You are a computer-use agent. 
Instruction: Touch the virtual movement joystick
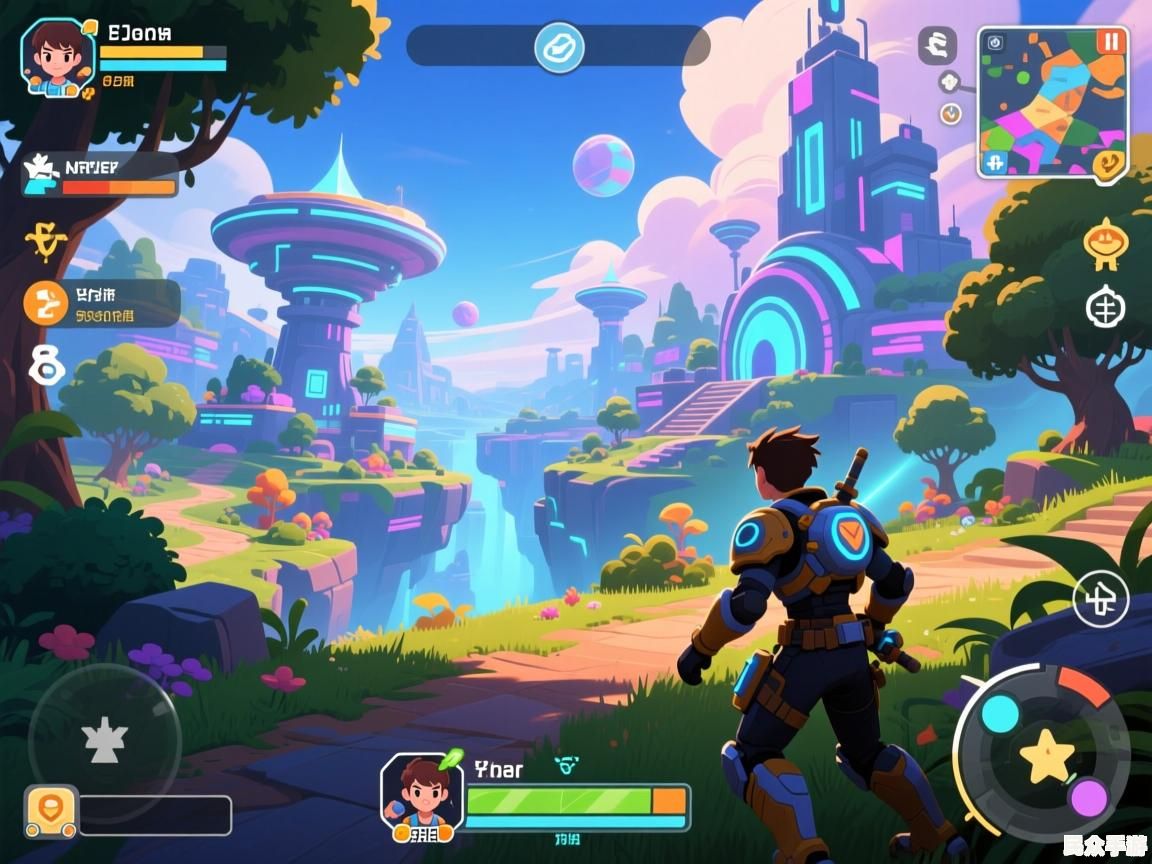click(x=104, y=740)
